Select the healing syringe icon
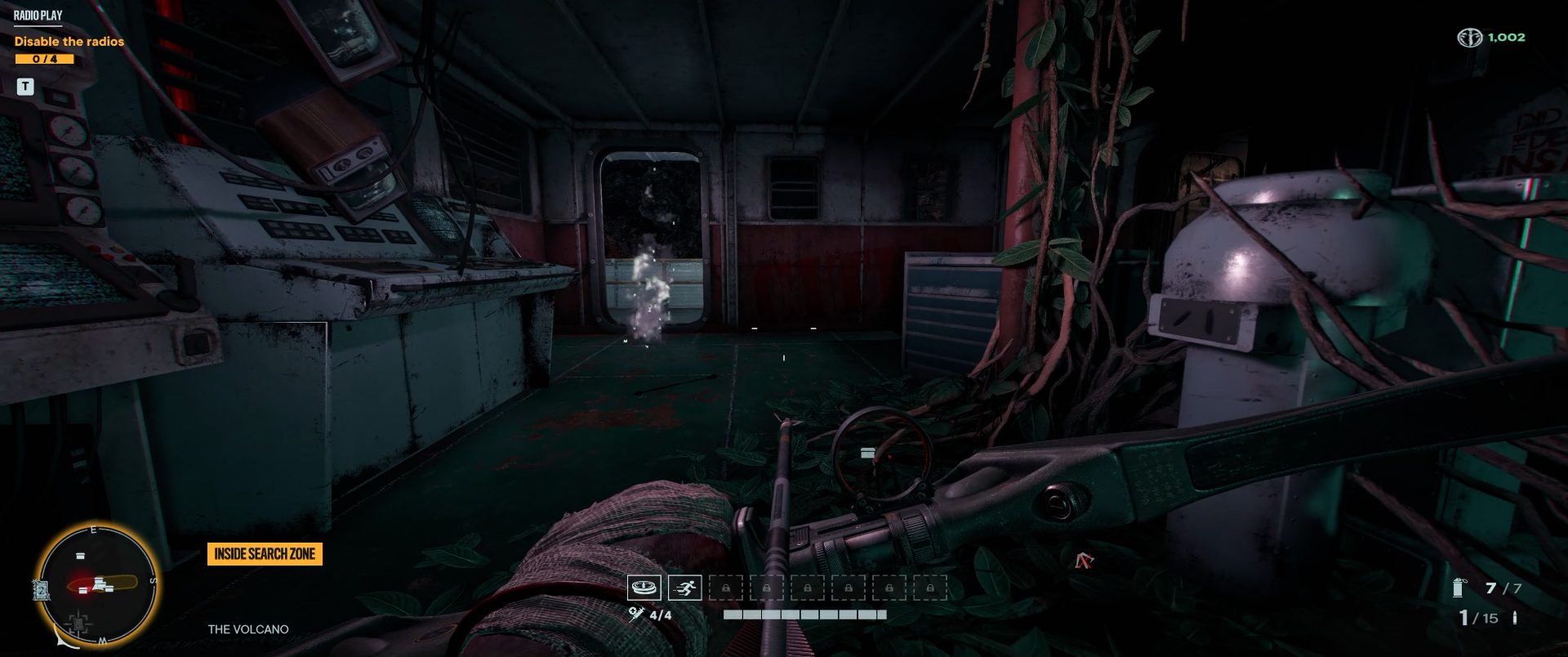1568x657 pixels. (x=637, y=615)
